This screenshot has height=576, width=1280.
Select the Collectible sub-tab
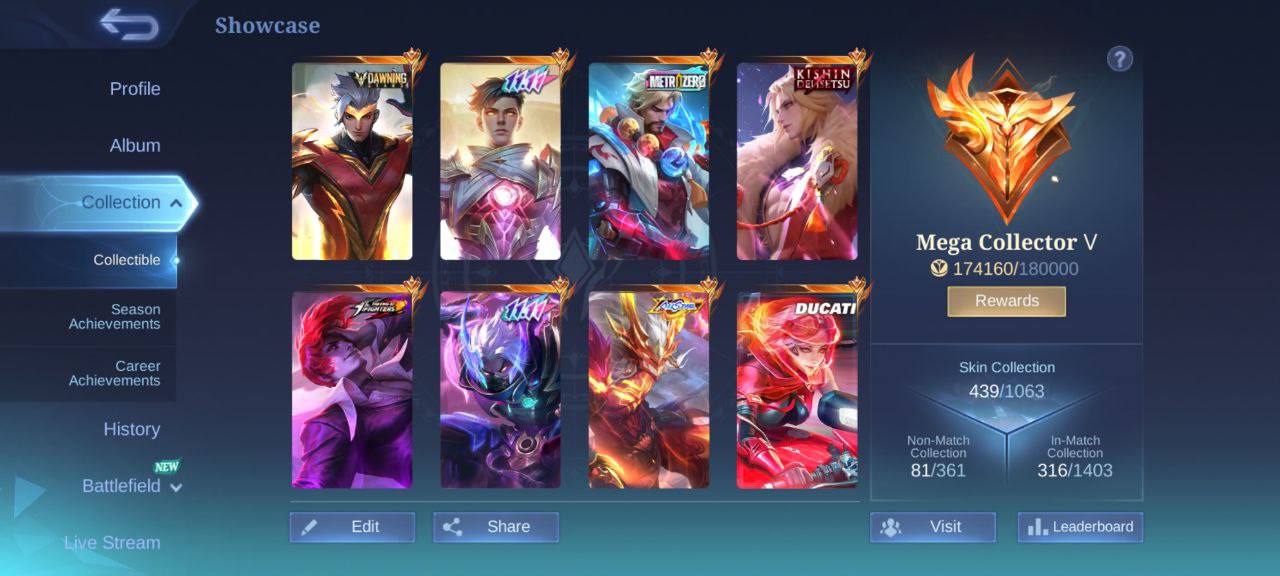click(x=126, y=260)
